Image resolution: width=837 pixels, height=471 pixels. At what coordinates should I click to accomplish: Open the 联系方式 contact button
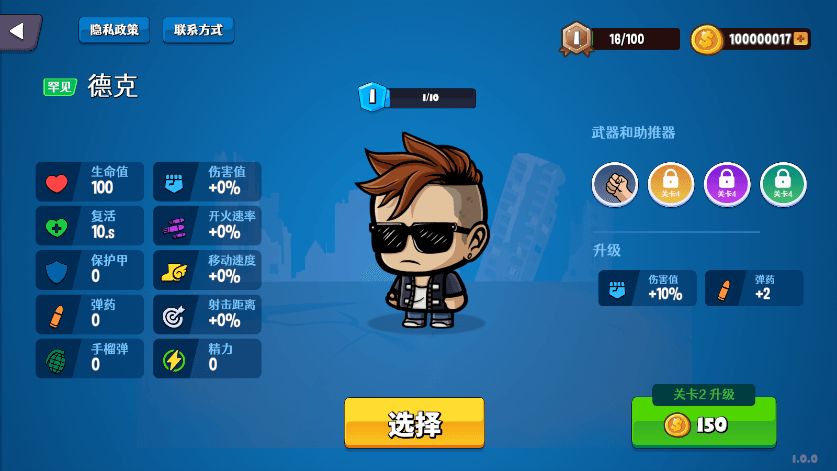pyautogui.click(x=197, y=30)
